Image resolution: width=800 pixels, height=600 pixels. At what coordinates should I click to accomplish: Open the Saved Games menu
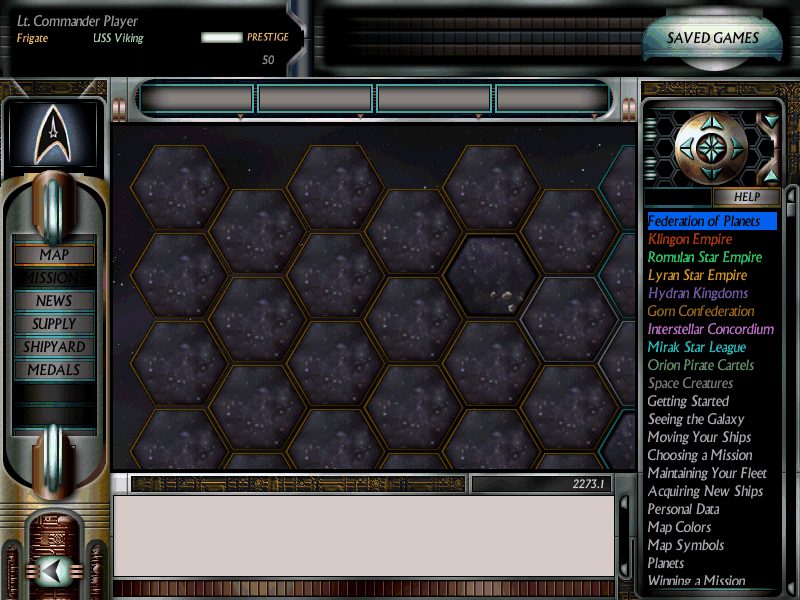tap(713, 39)
